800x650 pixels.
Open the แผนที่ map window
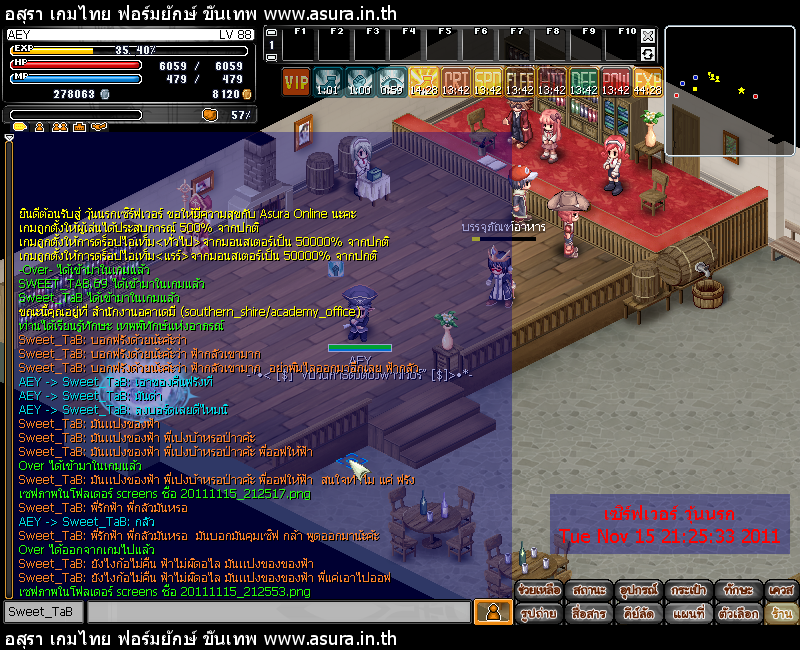[690, 612]
